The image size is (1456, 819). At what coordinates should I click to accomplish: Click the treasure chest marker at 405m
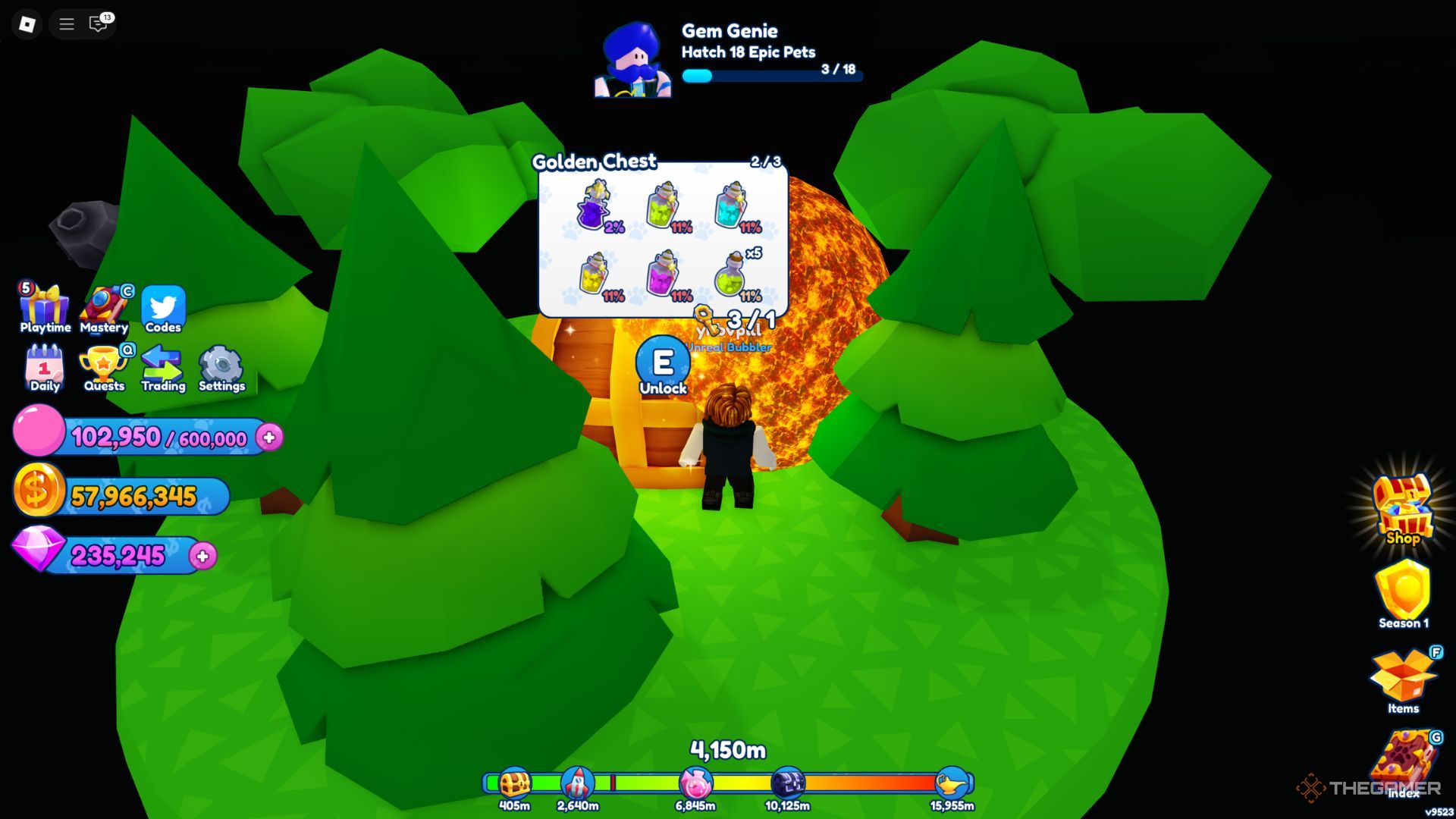point(514,783)
